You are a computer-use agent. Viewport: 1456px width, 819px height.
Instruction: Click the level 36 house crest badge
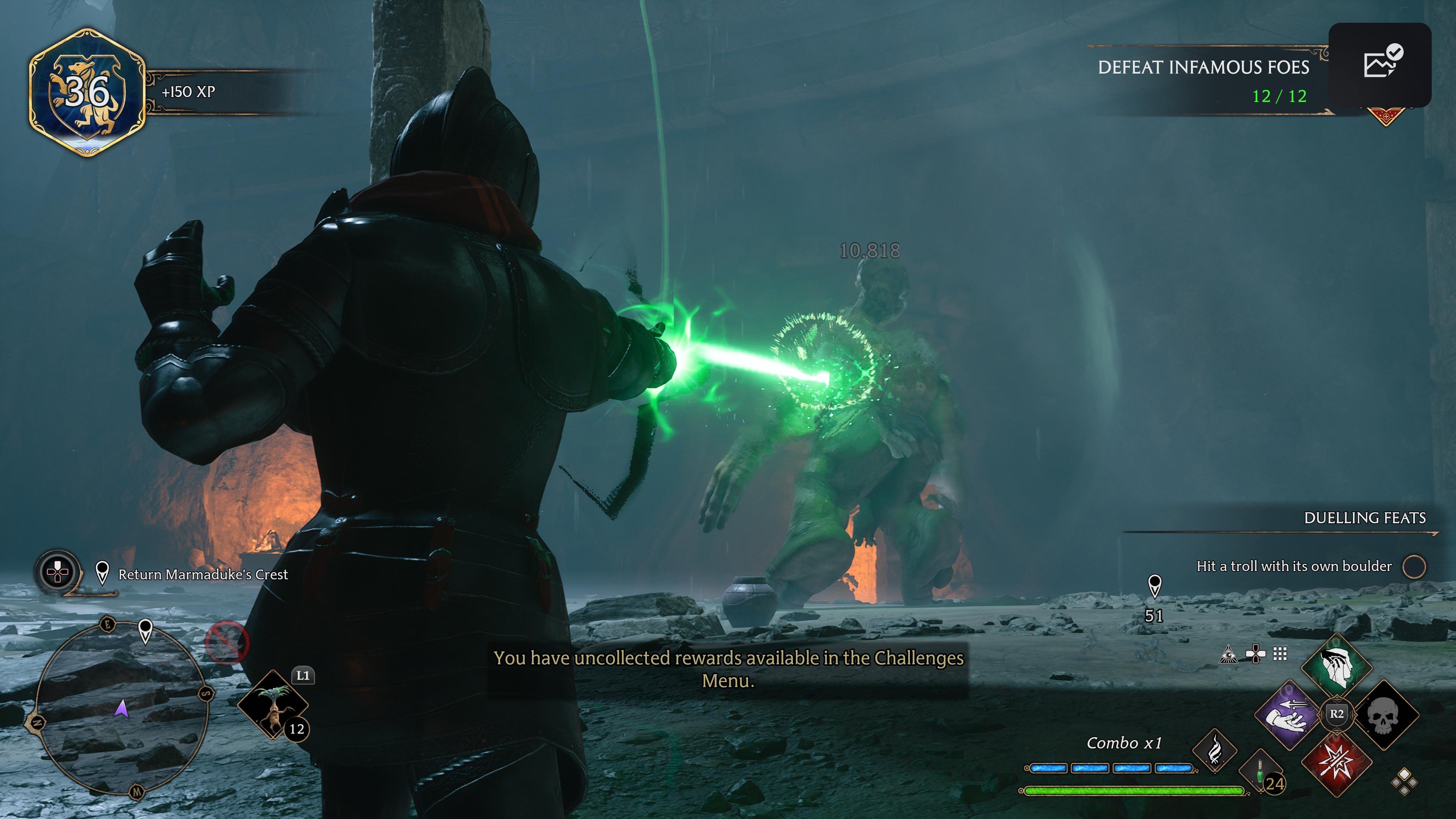(88, 92)
